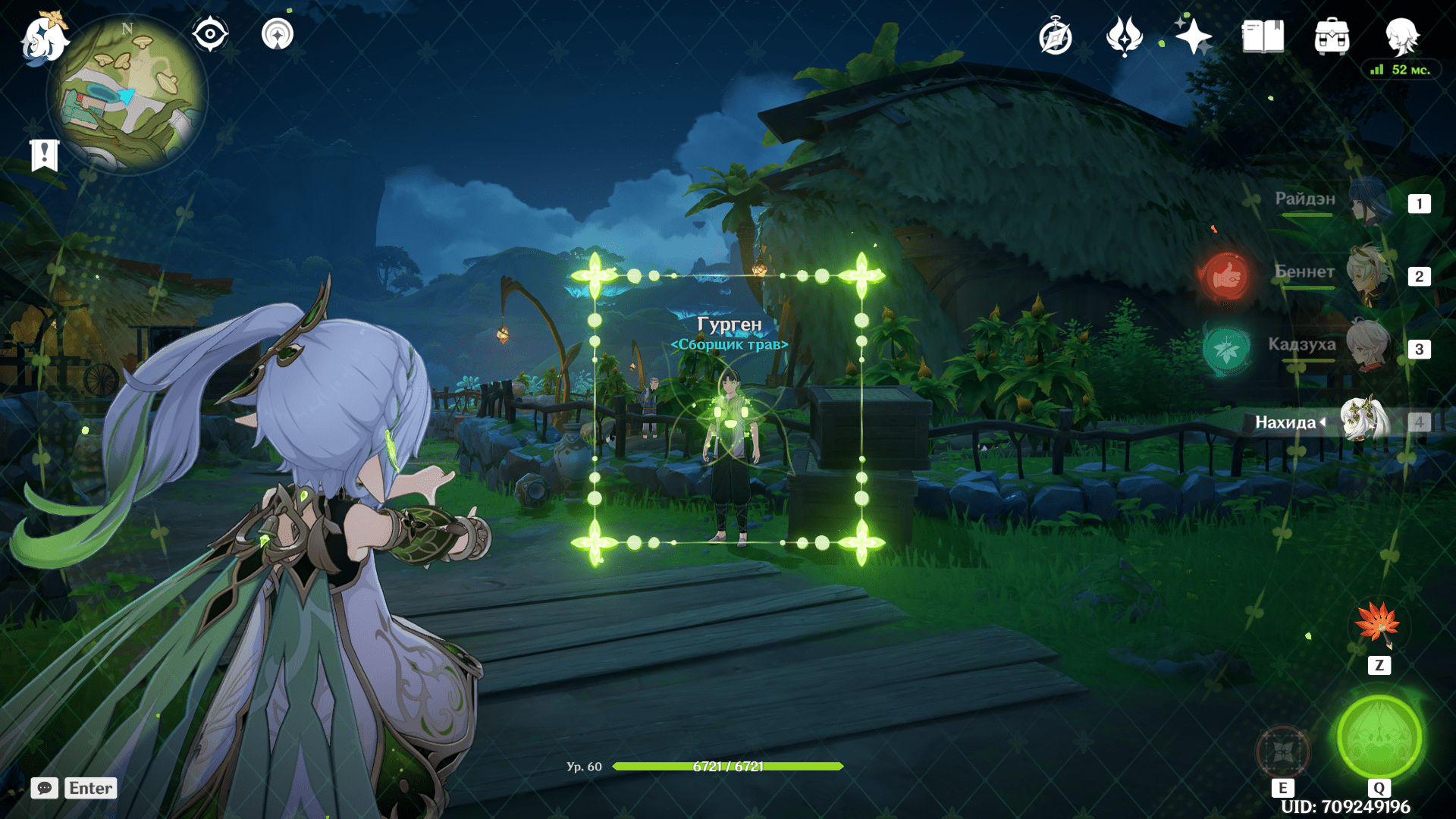Open the quest exclamation bookmark
This screenshot has width=1456, height=819.
point(45,155)
